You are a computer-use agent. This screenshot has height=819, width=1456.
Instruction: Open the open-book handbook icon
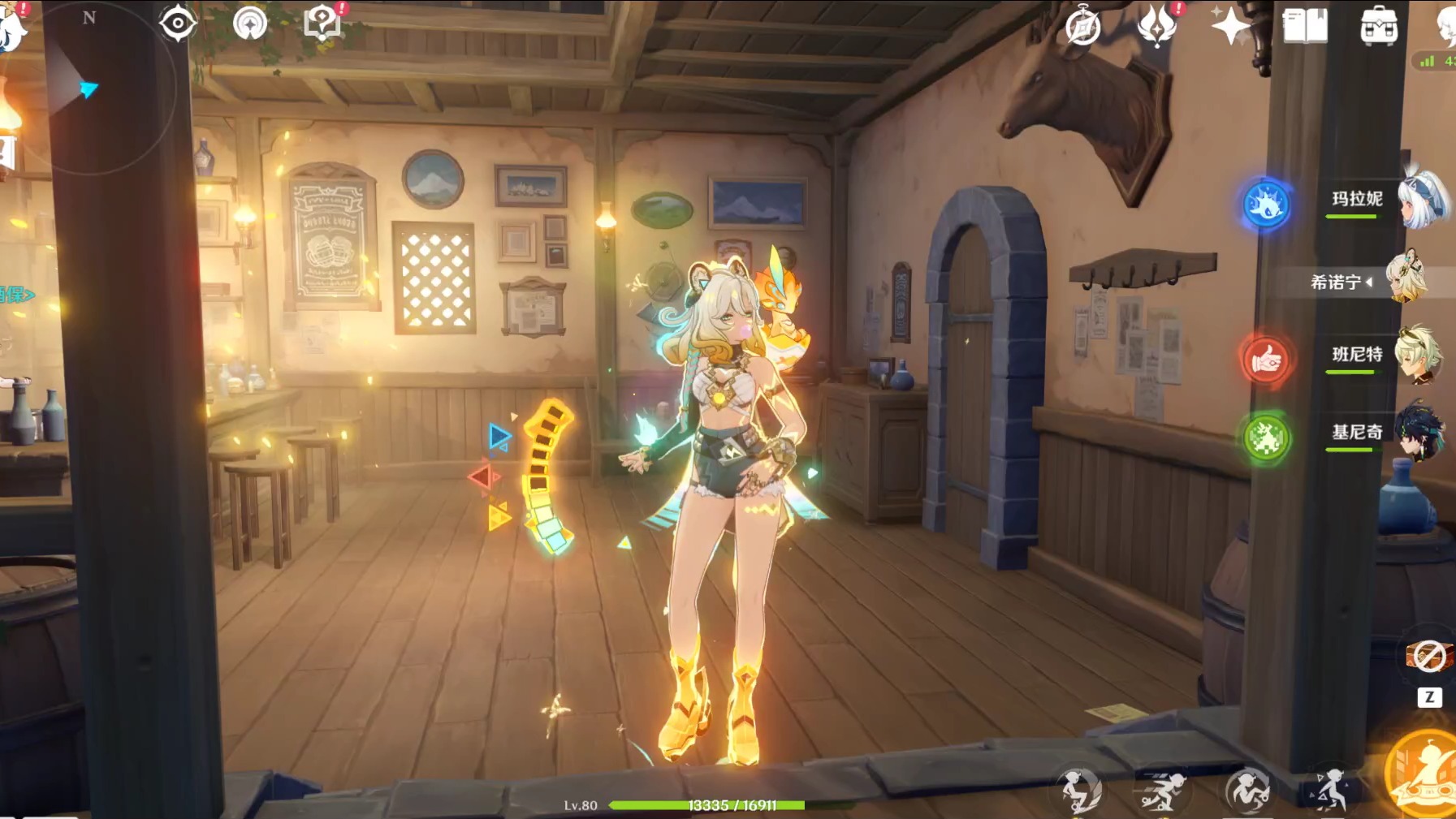click(x=1305, y=27)
